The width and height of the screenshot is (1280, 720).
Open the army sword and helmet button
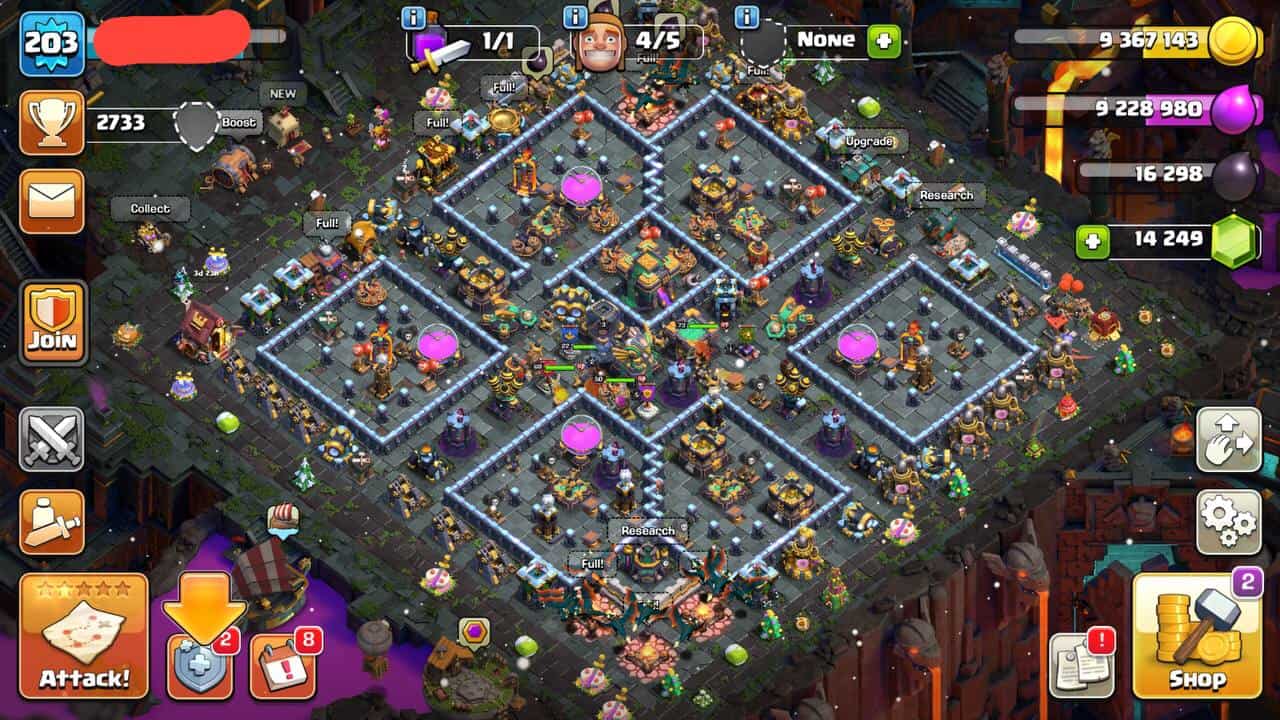pos(52,521)
